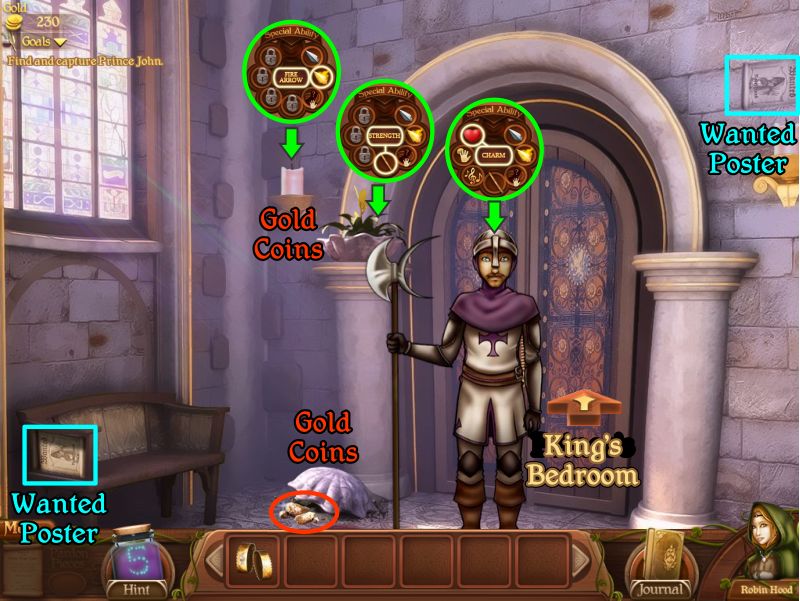Viewport: 800px width, 601px height.
Task: Expand the Goals dropdown arrow
Action: click(59, 42)
